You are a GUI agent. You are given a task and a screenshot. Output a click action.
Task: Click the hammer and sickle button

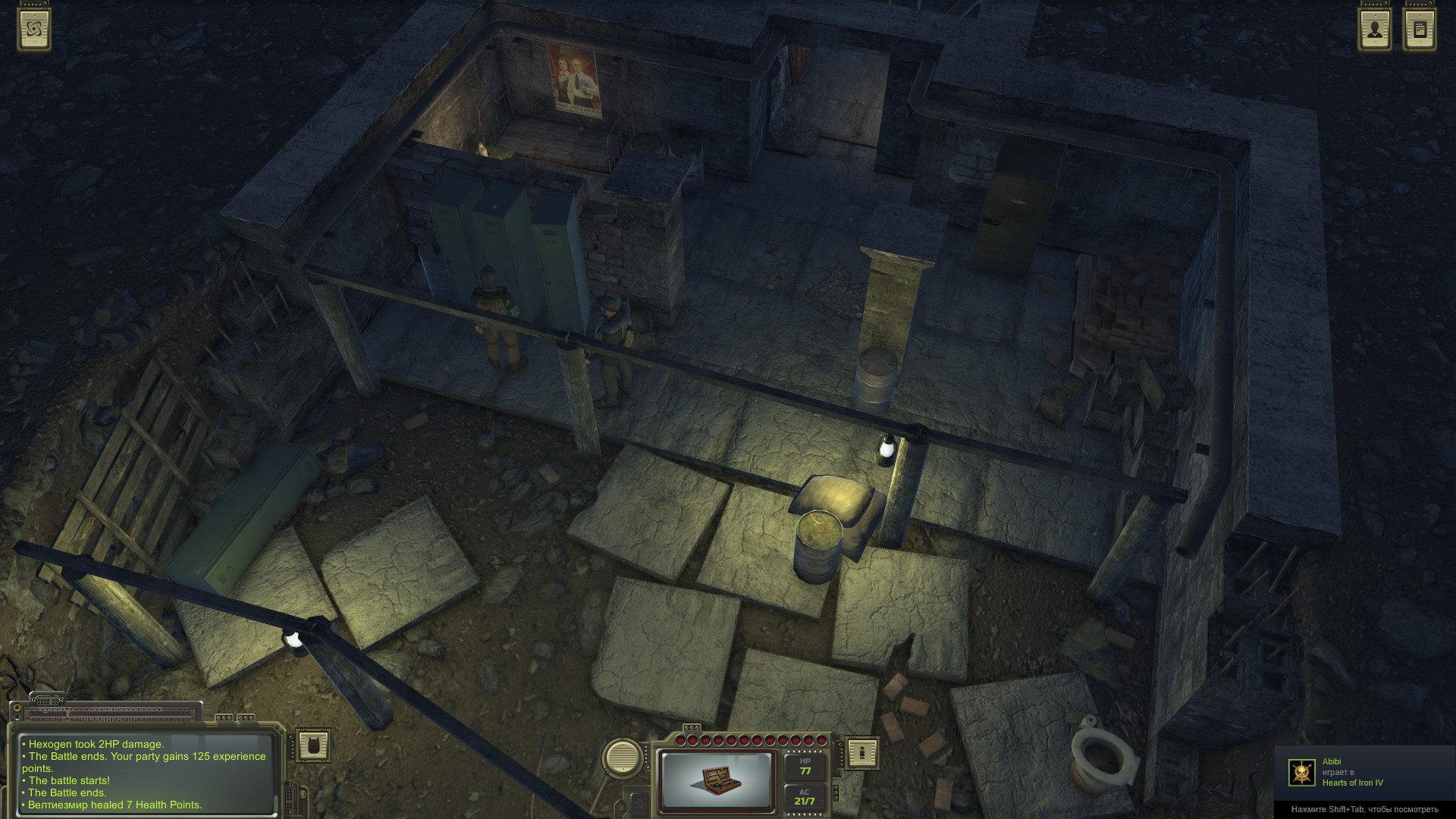pyautogui.click(x=639, y=803)
